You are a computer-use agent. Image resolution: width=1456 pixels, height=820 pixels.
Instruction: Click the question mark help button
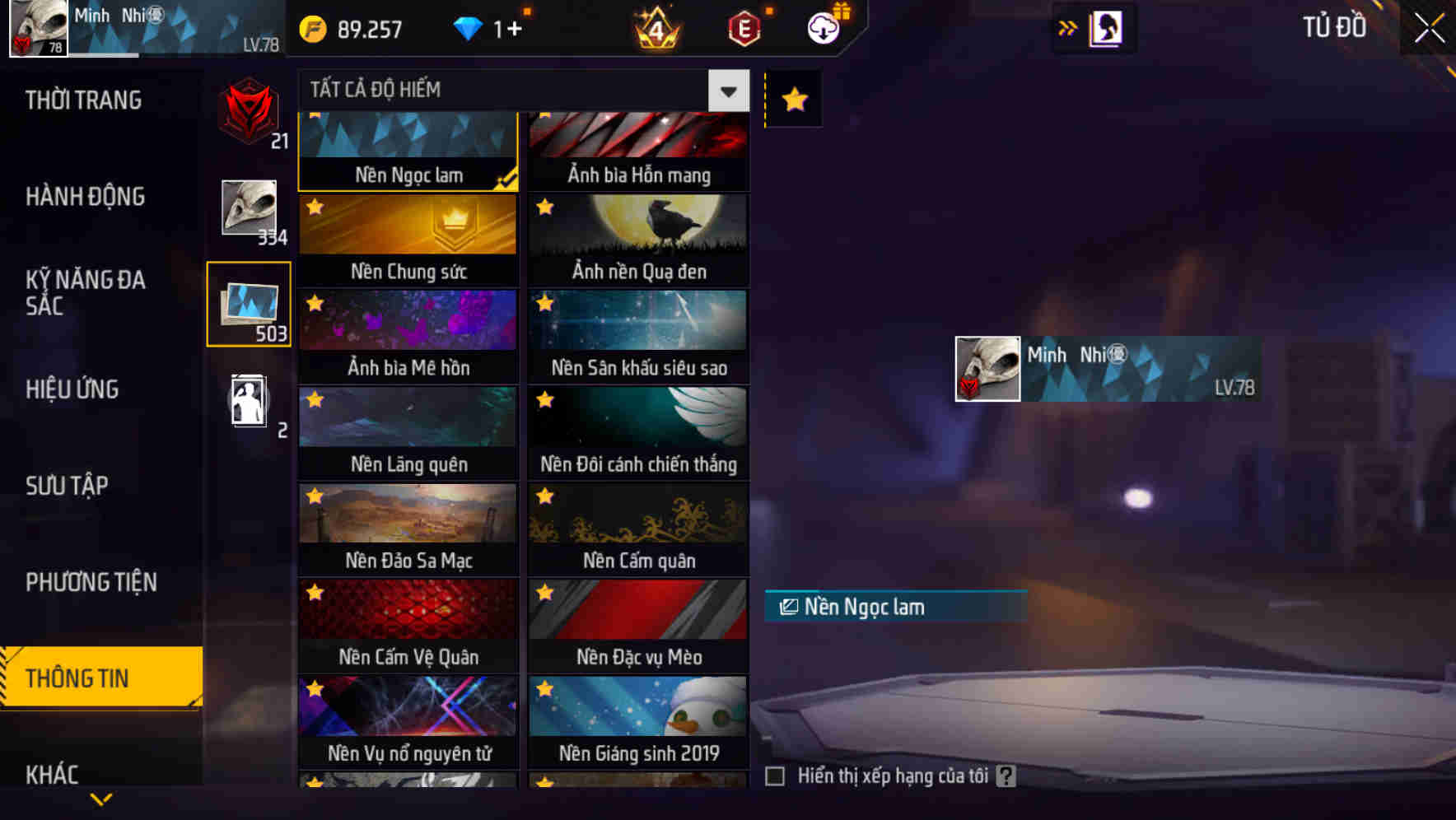[x=1006, y=775]
